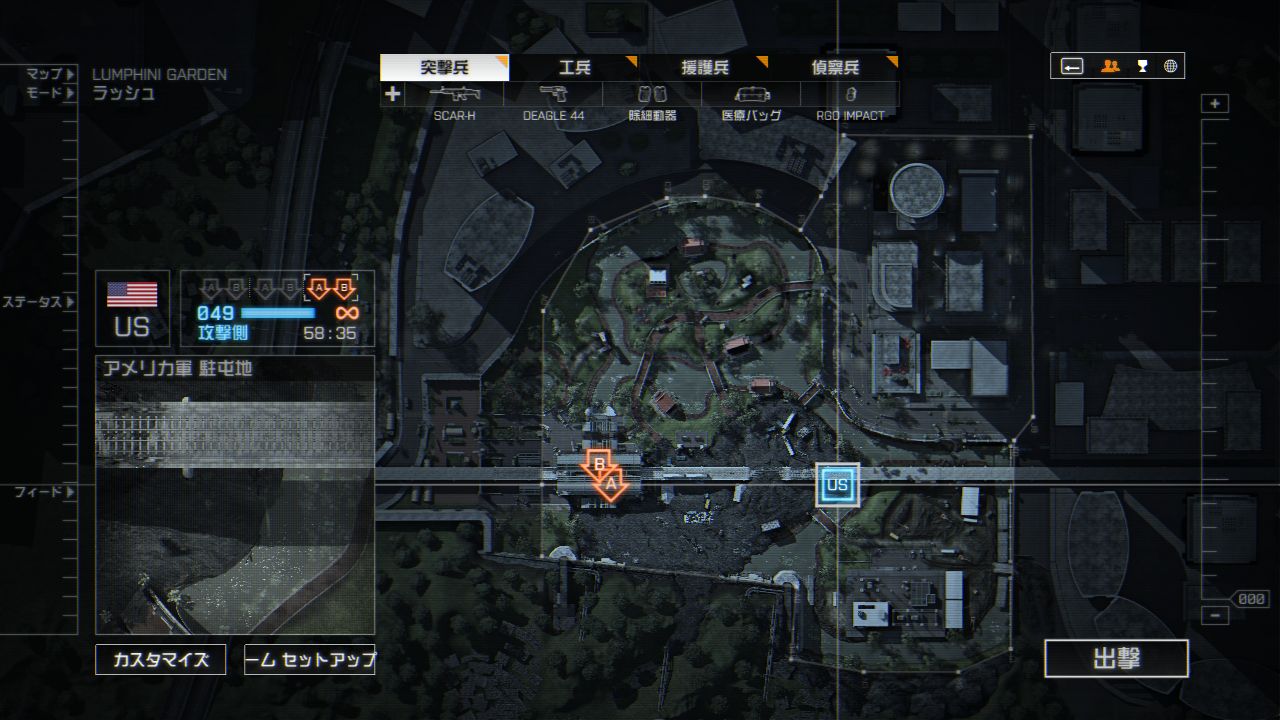Open the カスタマイズ customize menu

[160, 660]
